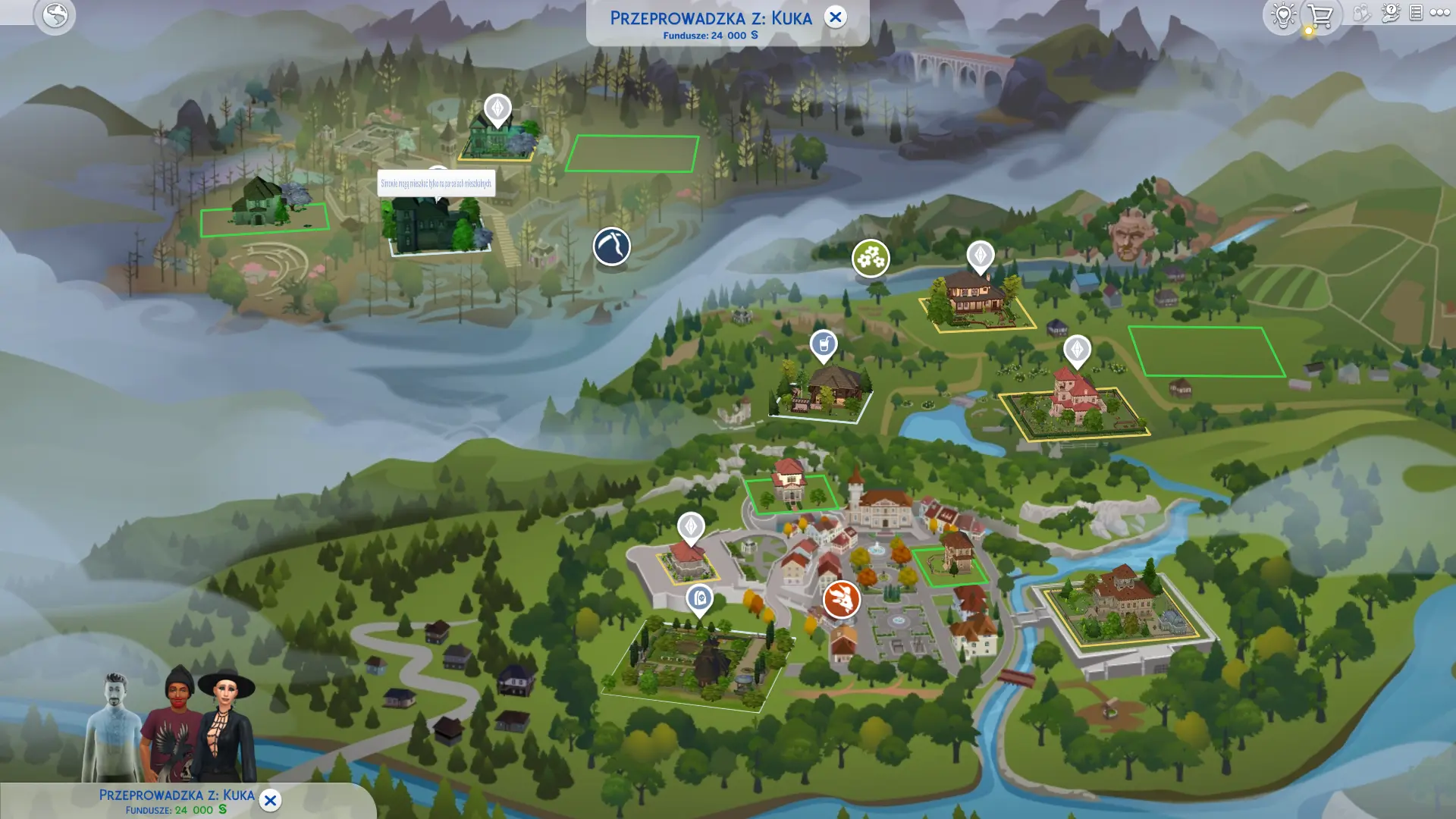
Task: Open the world selection globe button
Action: point(55,14)
